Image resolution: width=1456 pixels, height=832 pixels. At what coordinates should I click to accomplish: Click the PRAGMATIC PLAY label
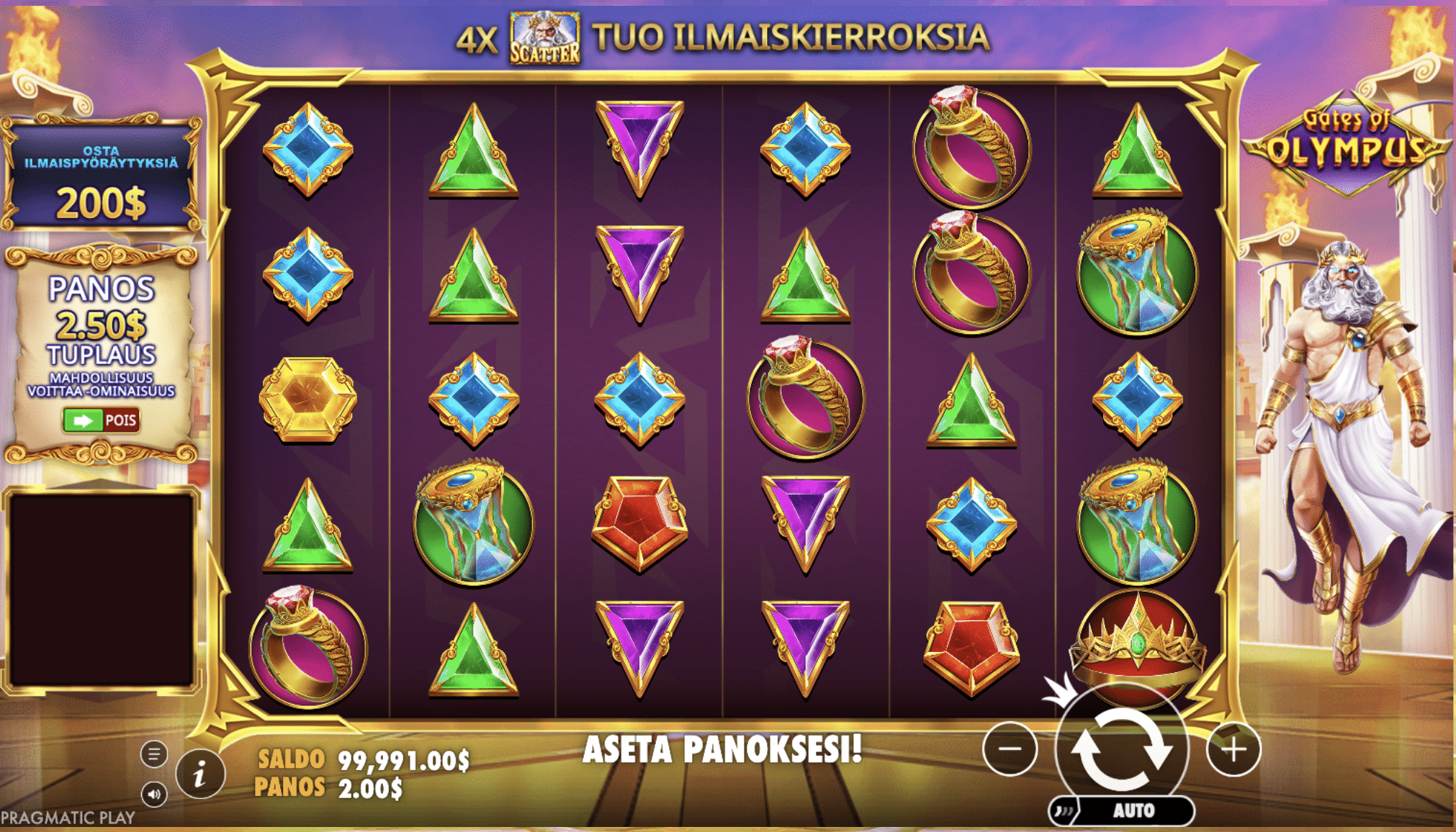tap(66, 815)
